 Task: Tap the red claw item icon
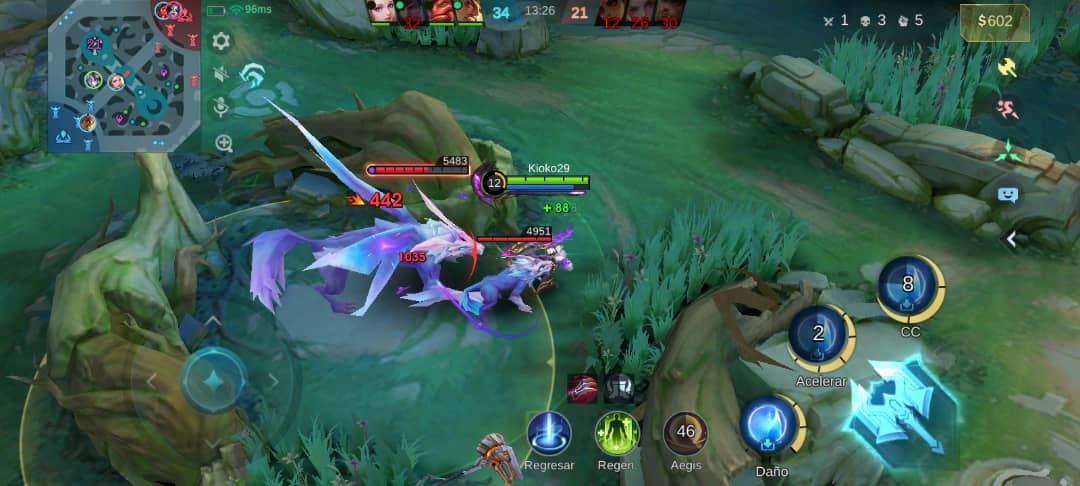coord(582,387)
